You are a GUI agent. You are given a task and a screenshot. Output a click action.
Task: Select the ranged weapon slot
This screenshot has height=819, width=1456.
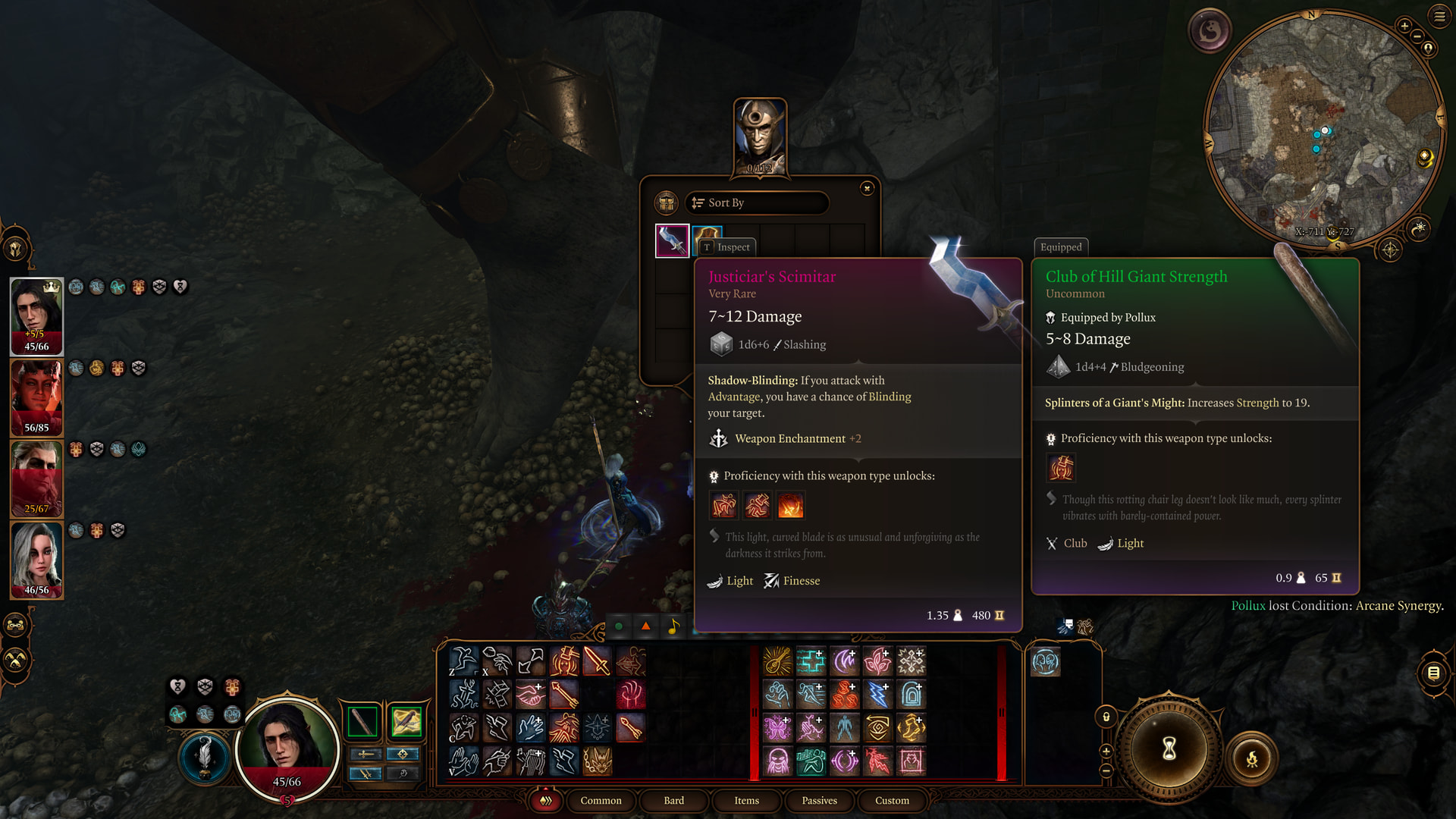pyautogui.click(x=406, y=721)
